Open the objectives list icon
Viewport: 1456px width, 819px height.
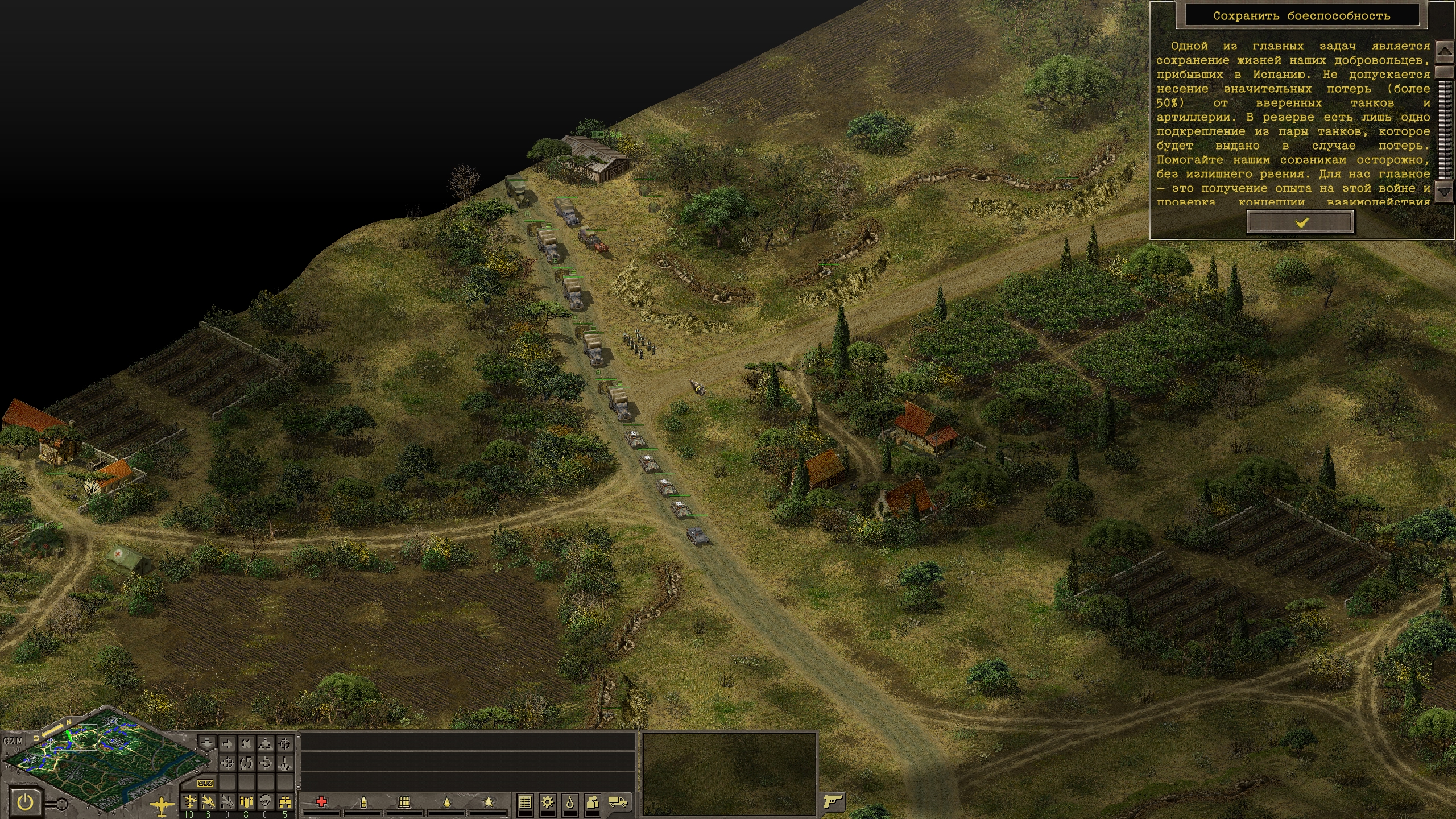(525, 802)
